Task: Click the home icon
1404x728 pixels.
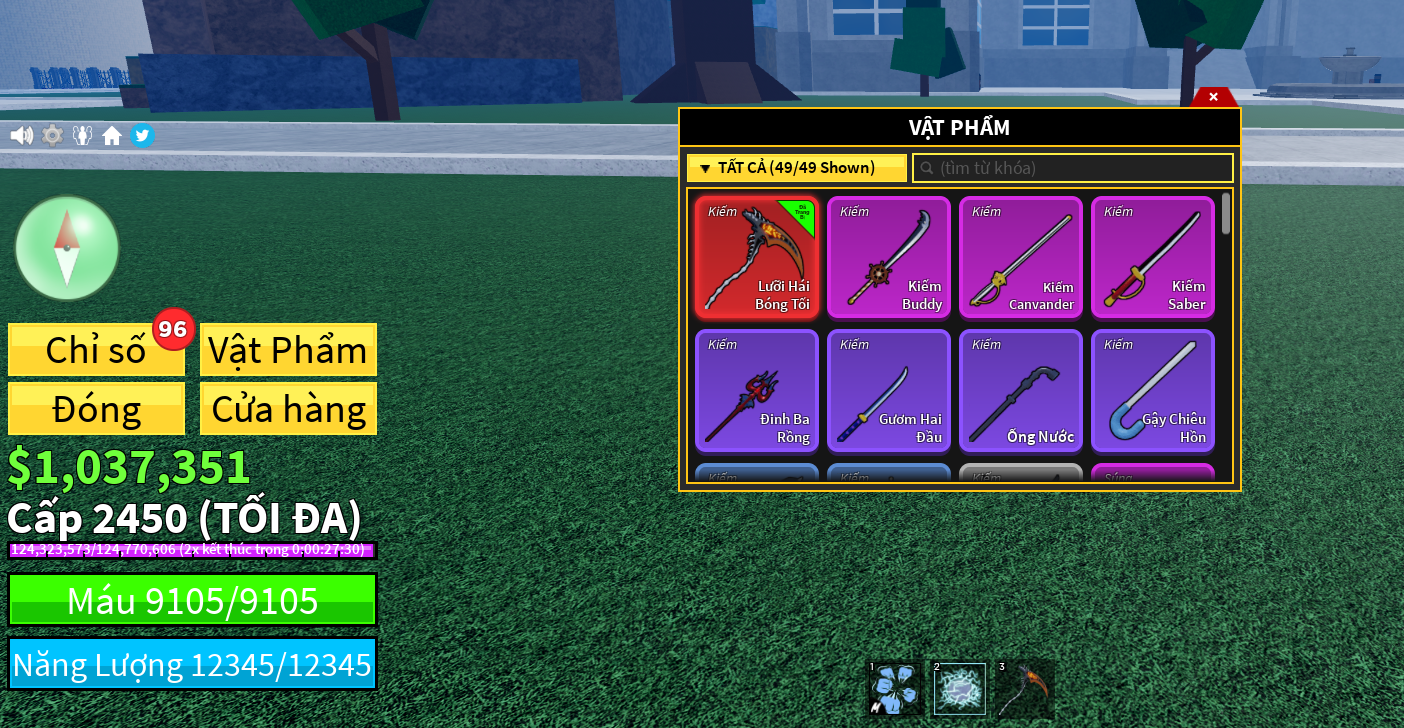Action: click(x=112, y=135)
